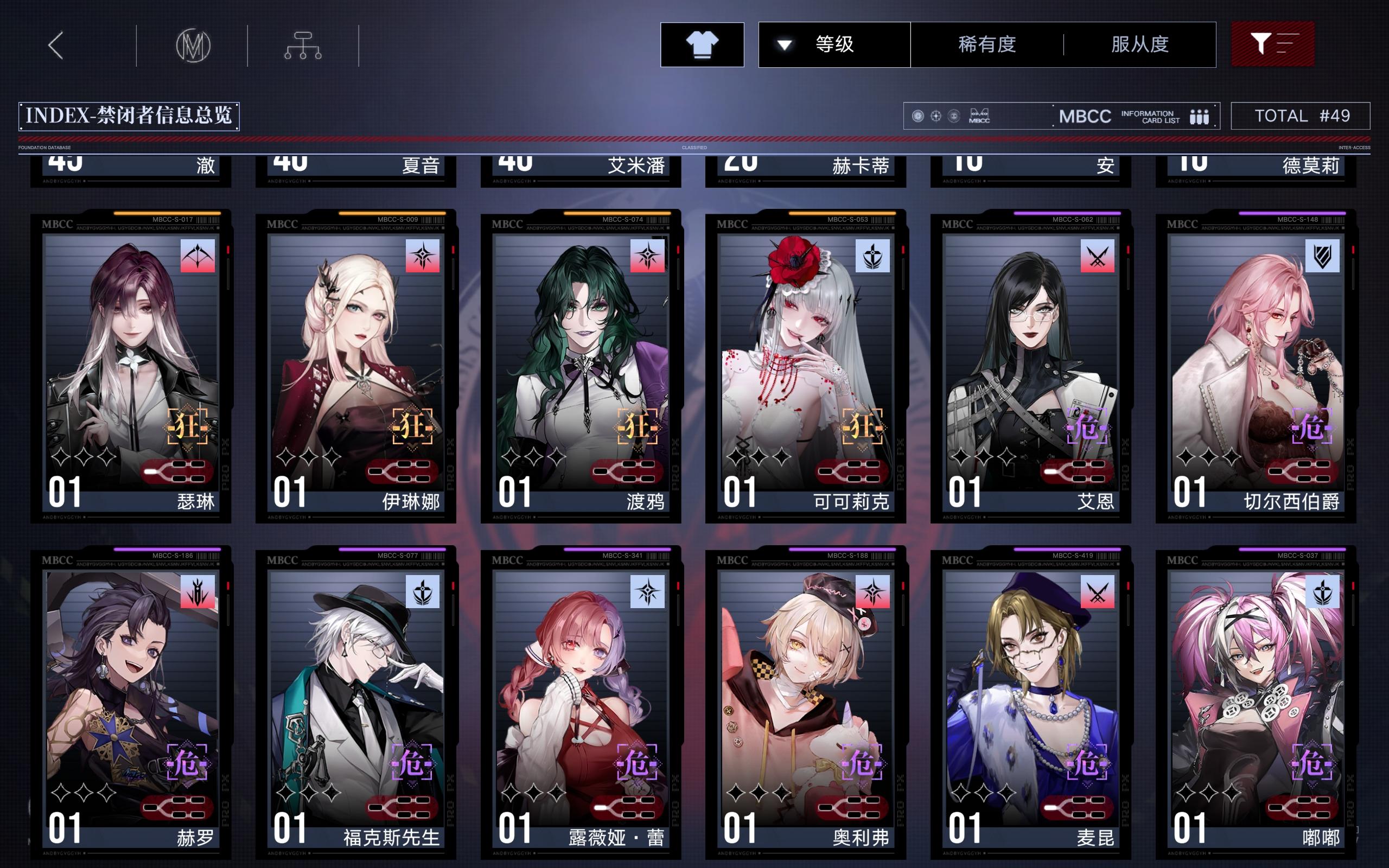Toggle the sort order arrow next to 等级

tap(784, 44)
